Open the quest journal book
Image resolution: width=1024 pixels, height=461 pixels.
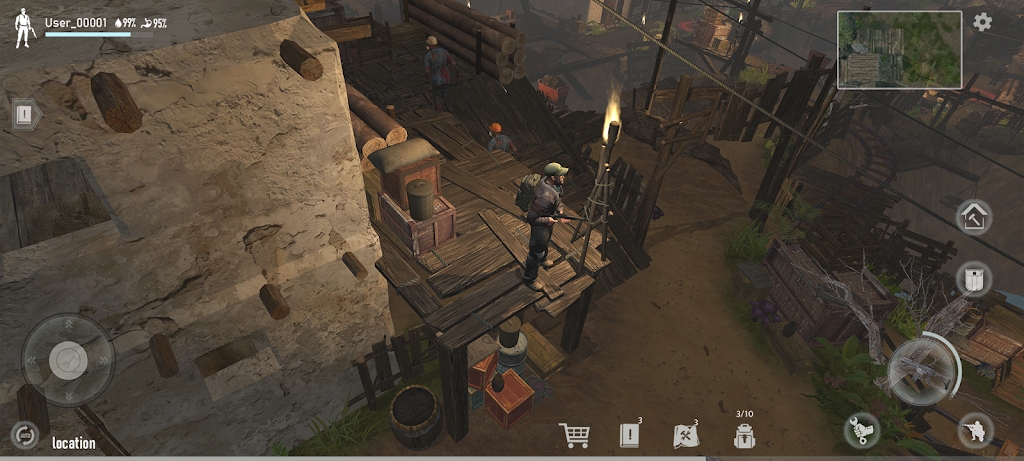629,435
